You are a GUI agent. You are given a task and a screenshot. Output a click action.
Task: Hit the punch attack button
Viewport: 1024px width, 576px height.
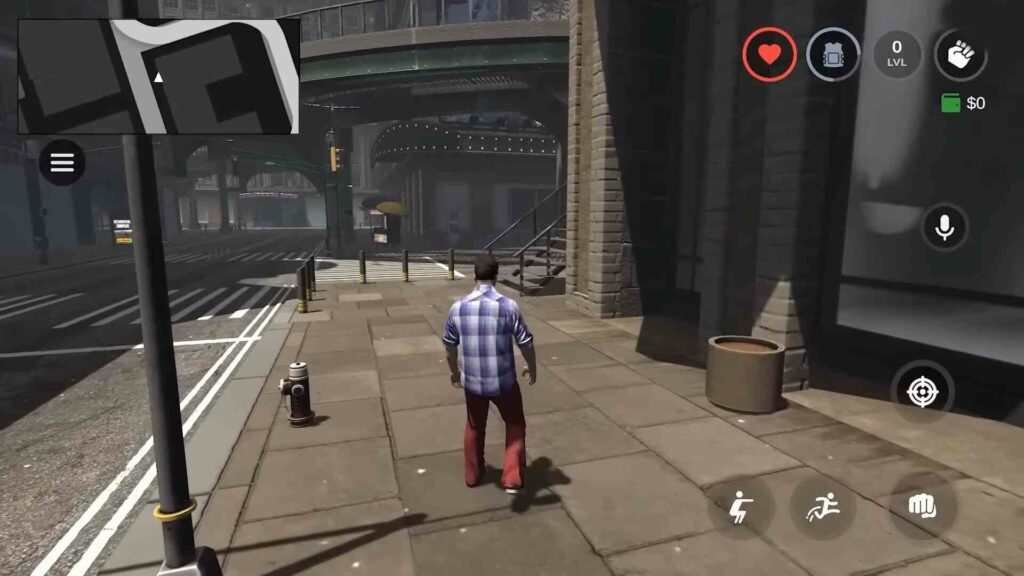pos(922,506)
